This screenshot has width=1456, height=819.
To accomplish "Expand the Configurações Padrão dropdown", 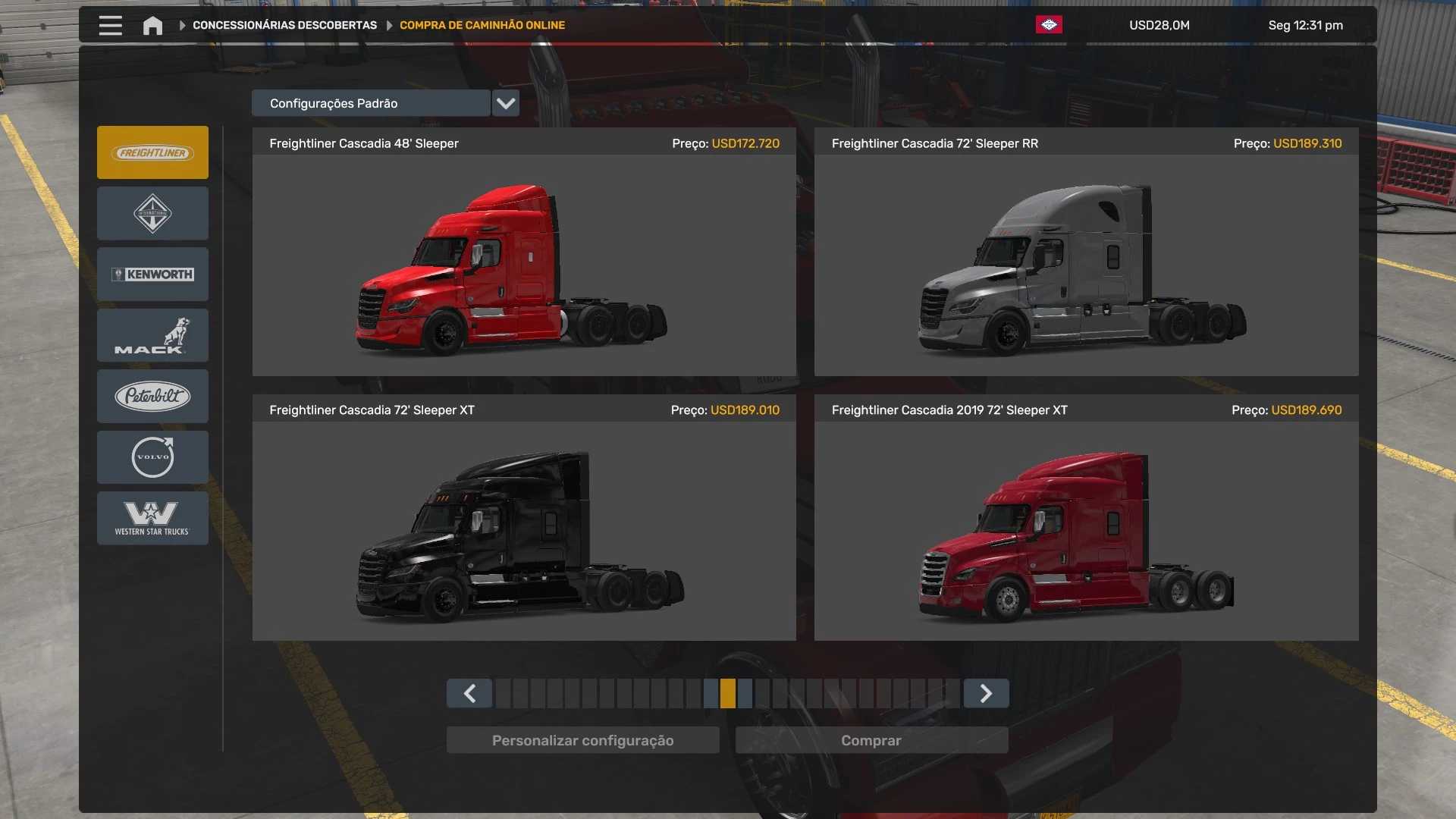I will tap(506, 103).
